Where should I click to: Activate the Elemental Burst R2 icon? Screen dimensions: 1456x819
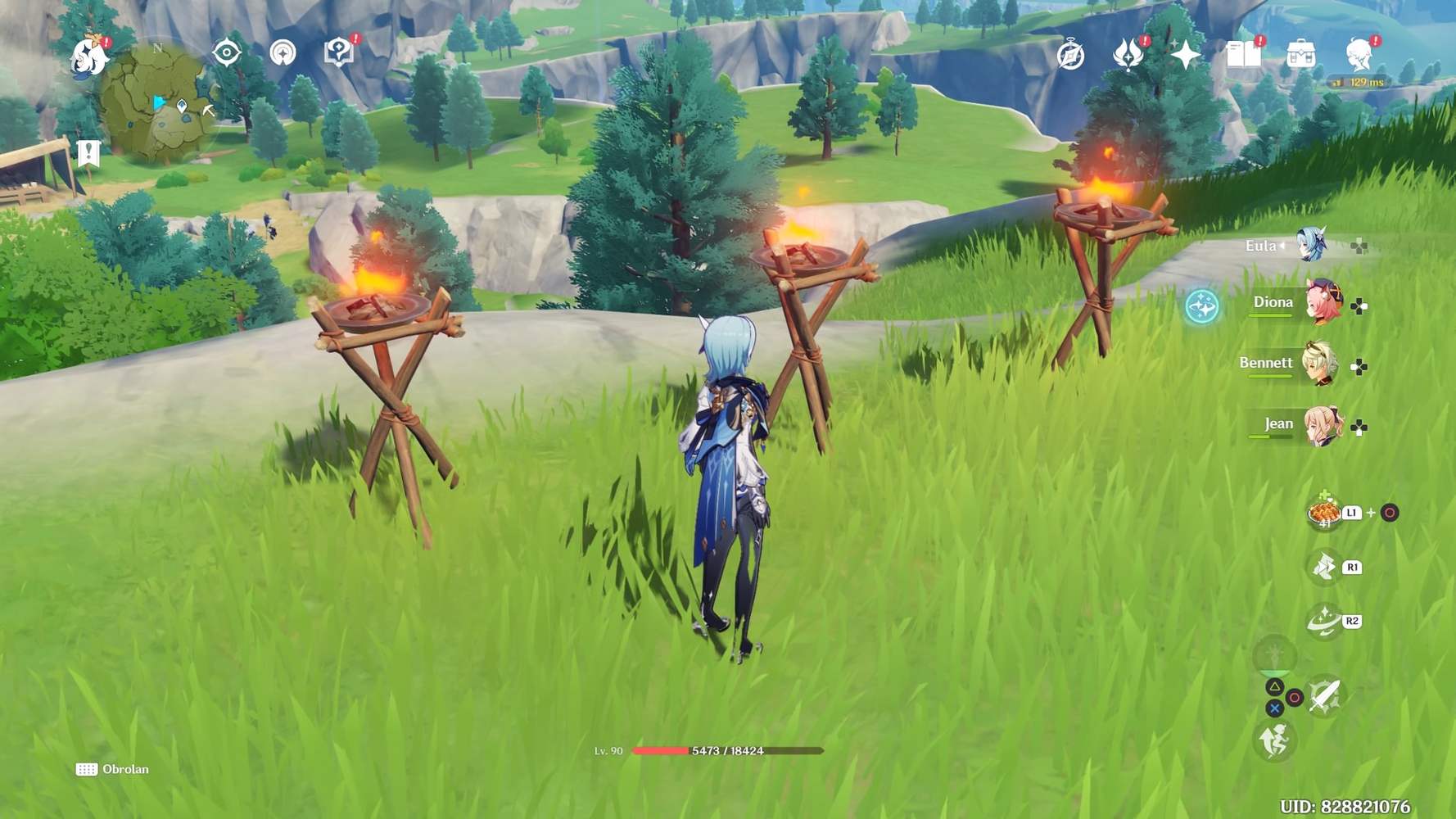point(1323,622)
